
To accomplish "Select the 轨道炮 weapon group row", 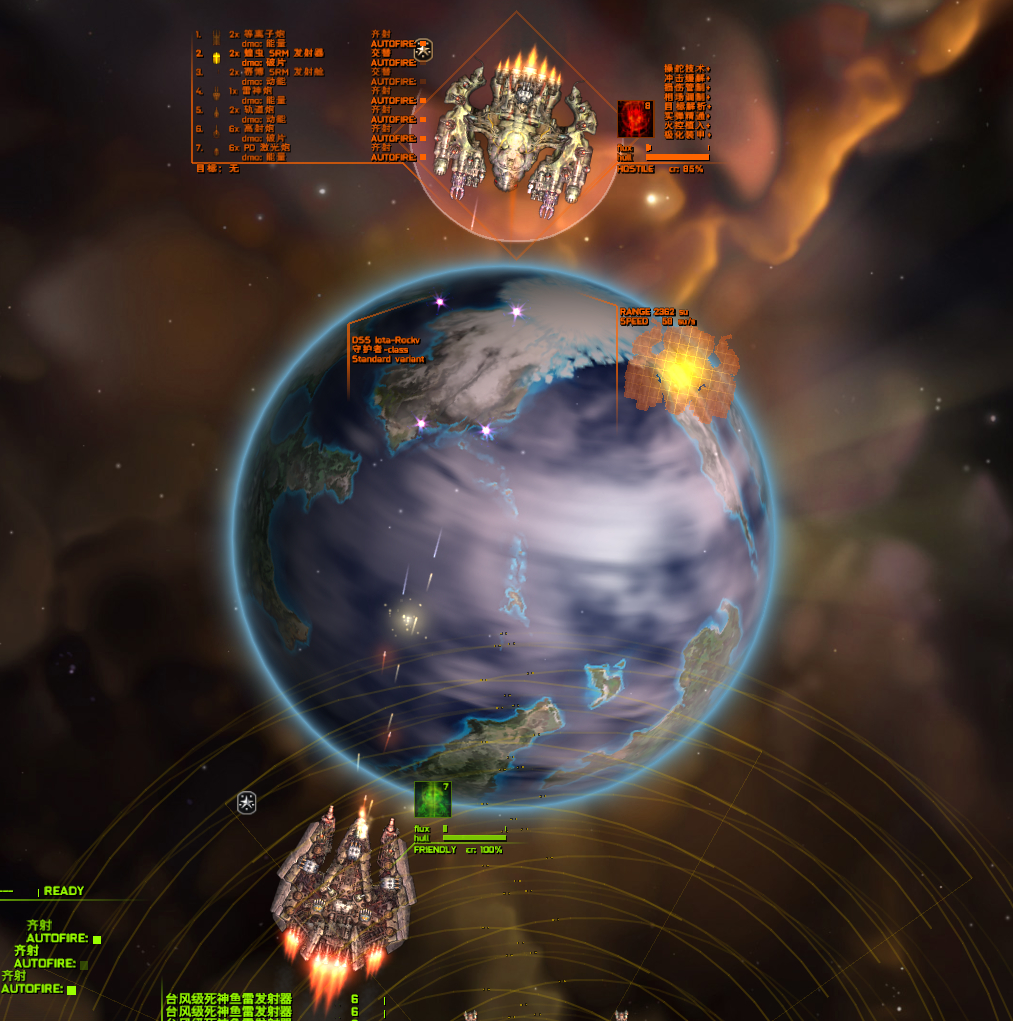I will [x=264, y=110].
